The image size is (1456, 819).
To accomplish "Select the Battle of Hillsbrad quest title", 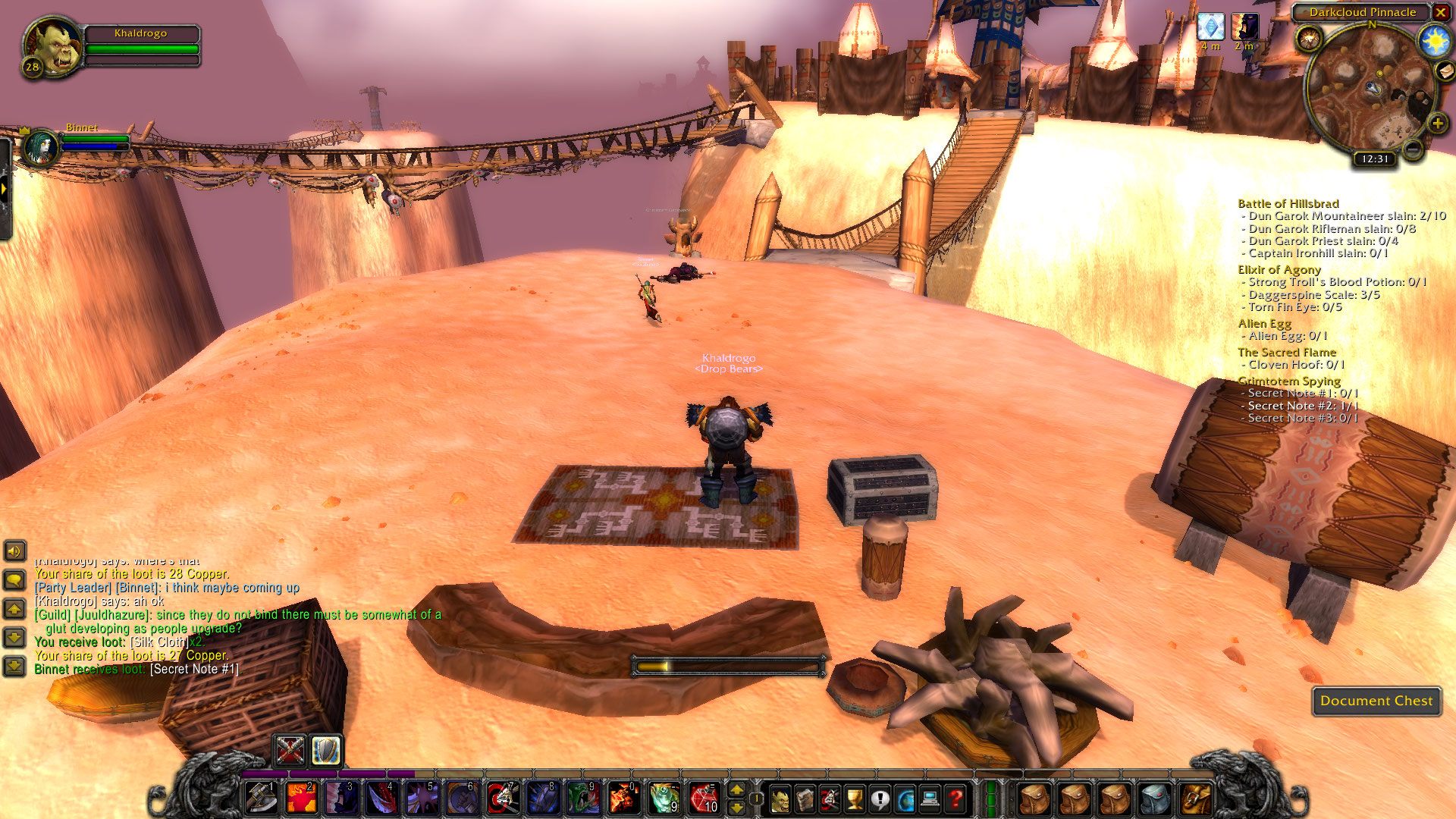I will [1288, 203].
